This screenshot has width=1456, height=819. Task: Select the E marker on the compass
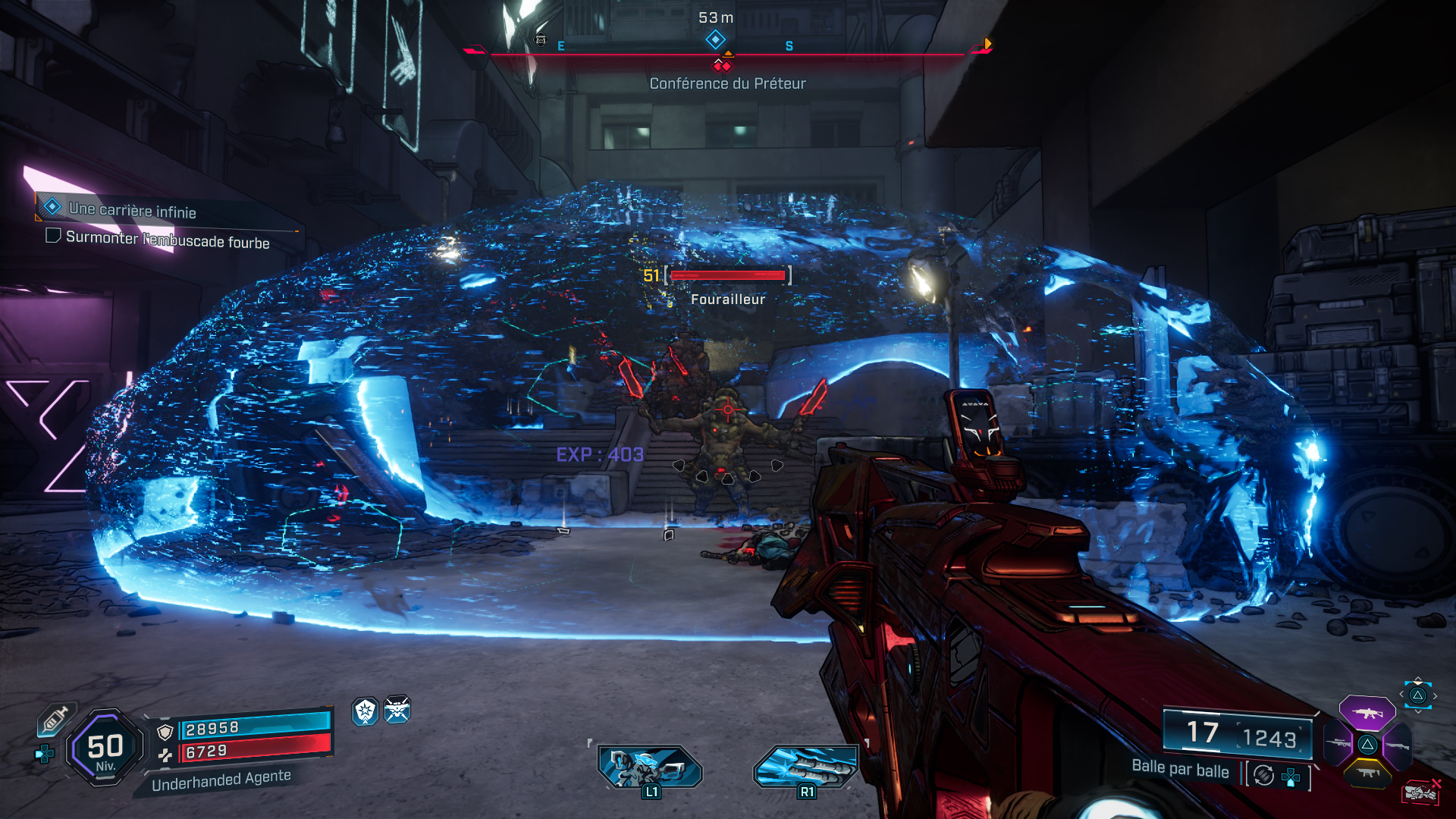(x=560, y=45)
